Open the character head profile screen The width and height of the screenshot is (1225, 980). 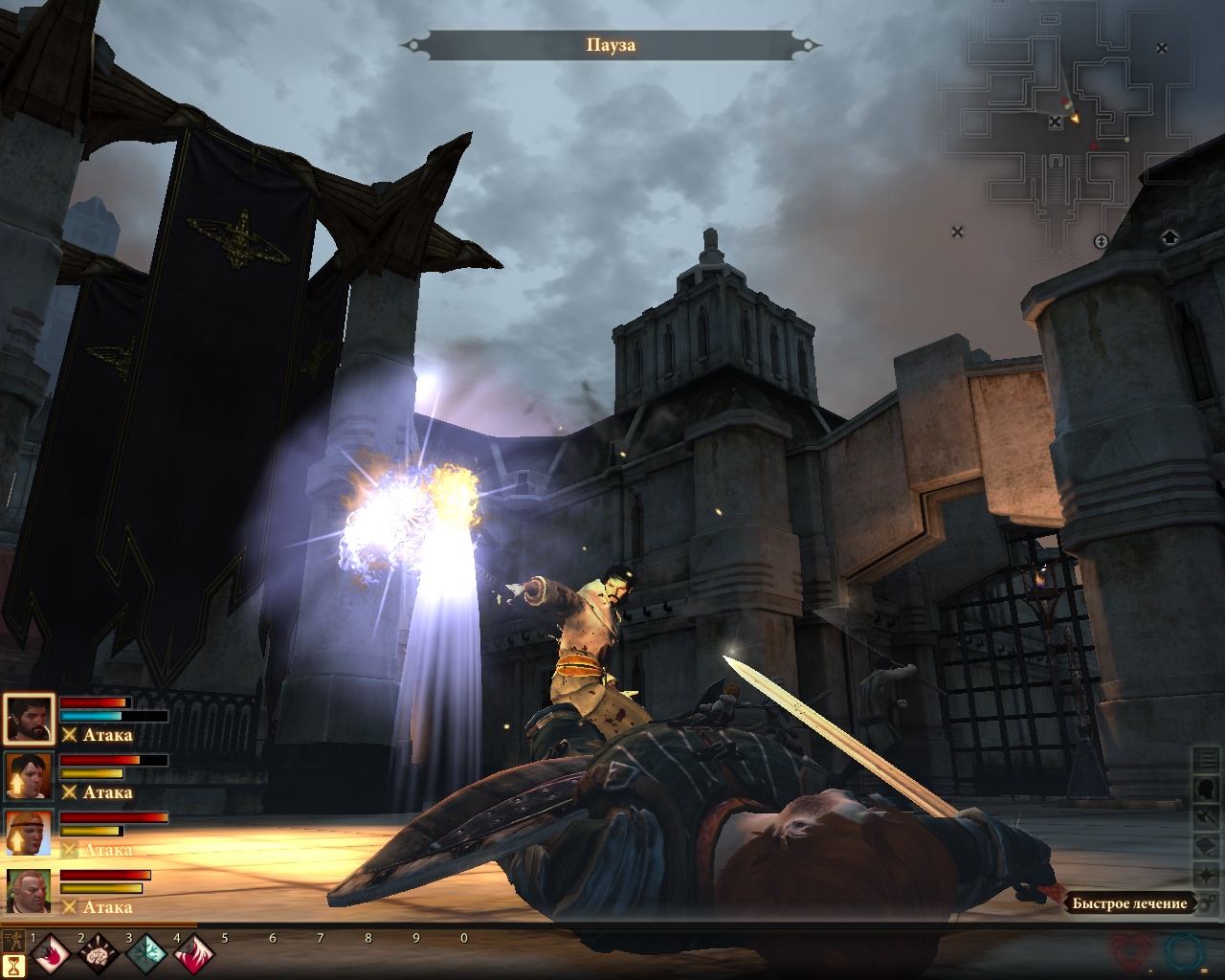tap(1207, 790)
